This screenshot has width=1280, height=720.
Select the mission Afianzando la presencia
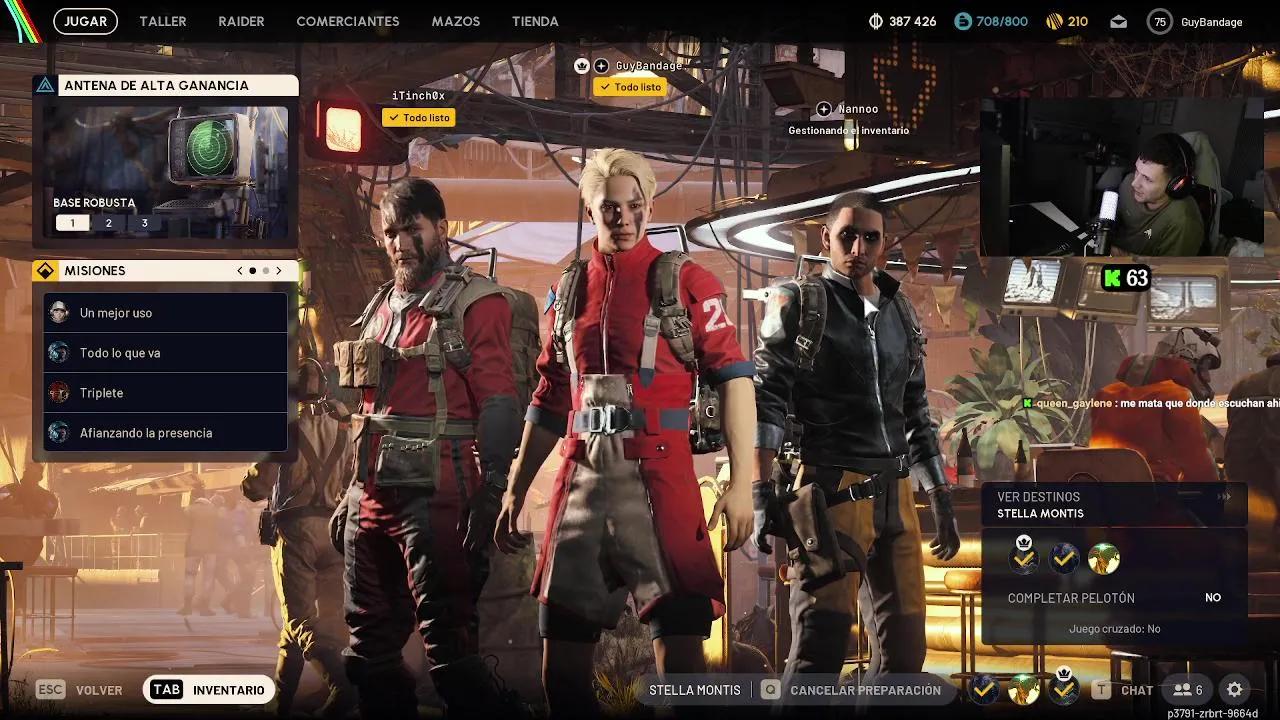point(165,432)
